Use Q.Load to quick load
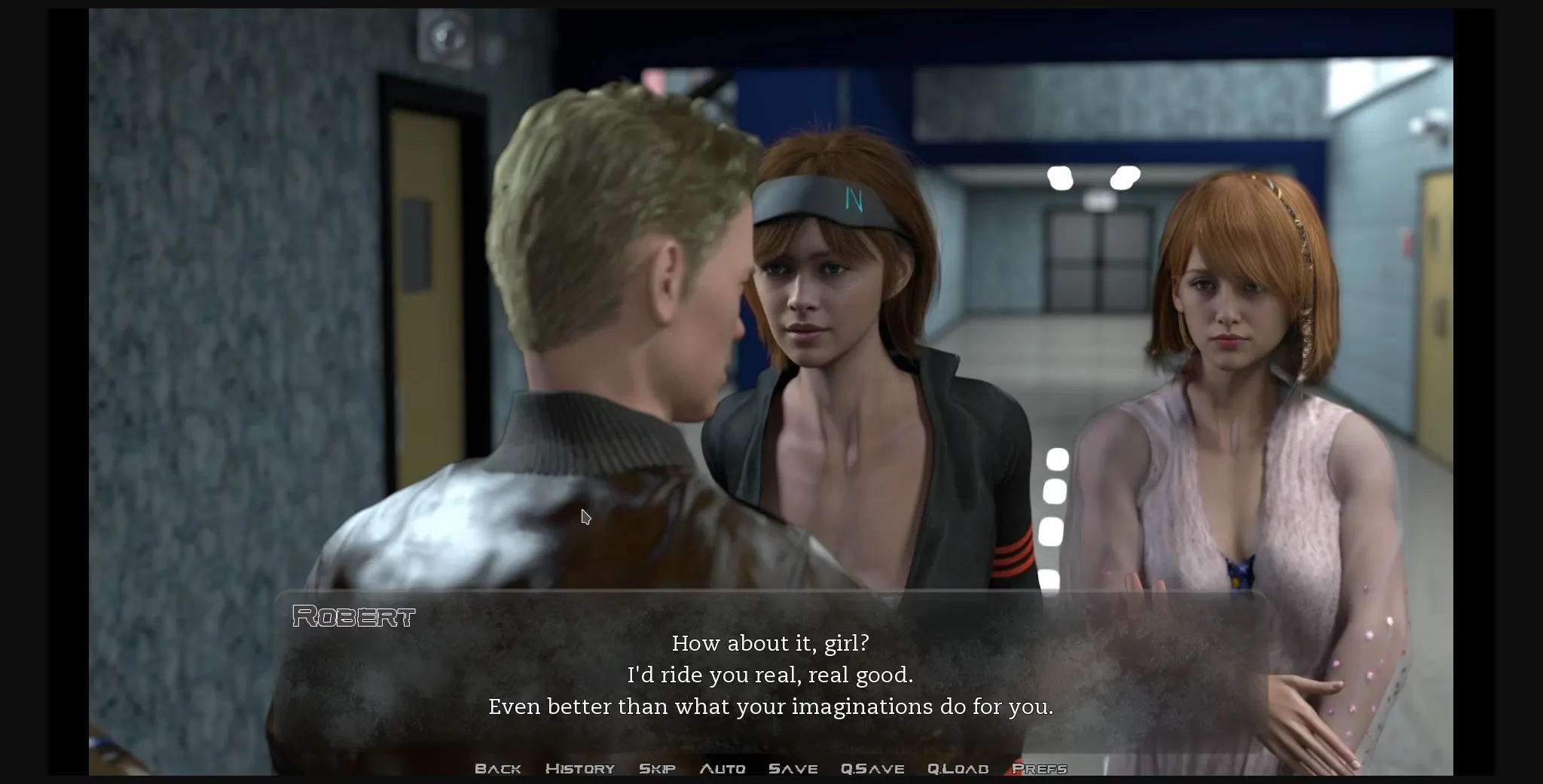1543x784 pixels. point(958,768)
